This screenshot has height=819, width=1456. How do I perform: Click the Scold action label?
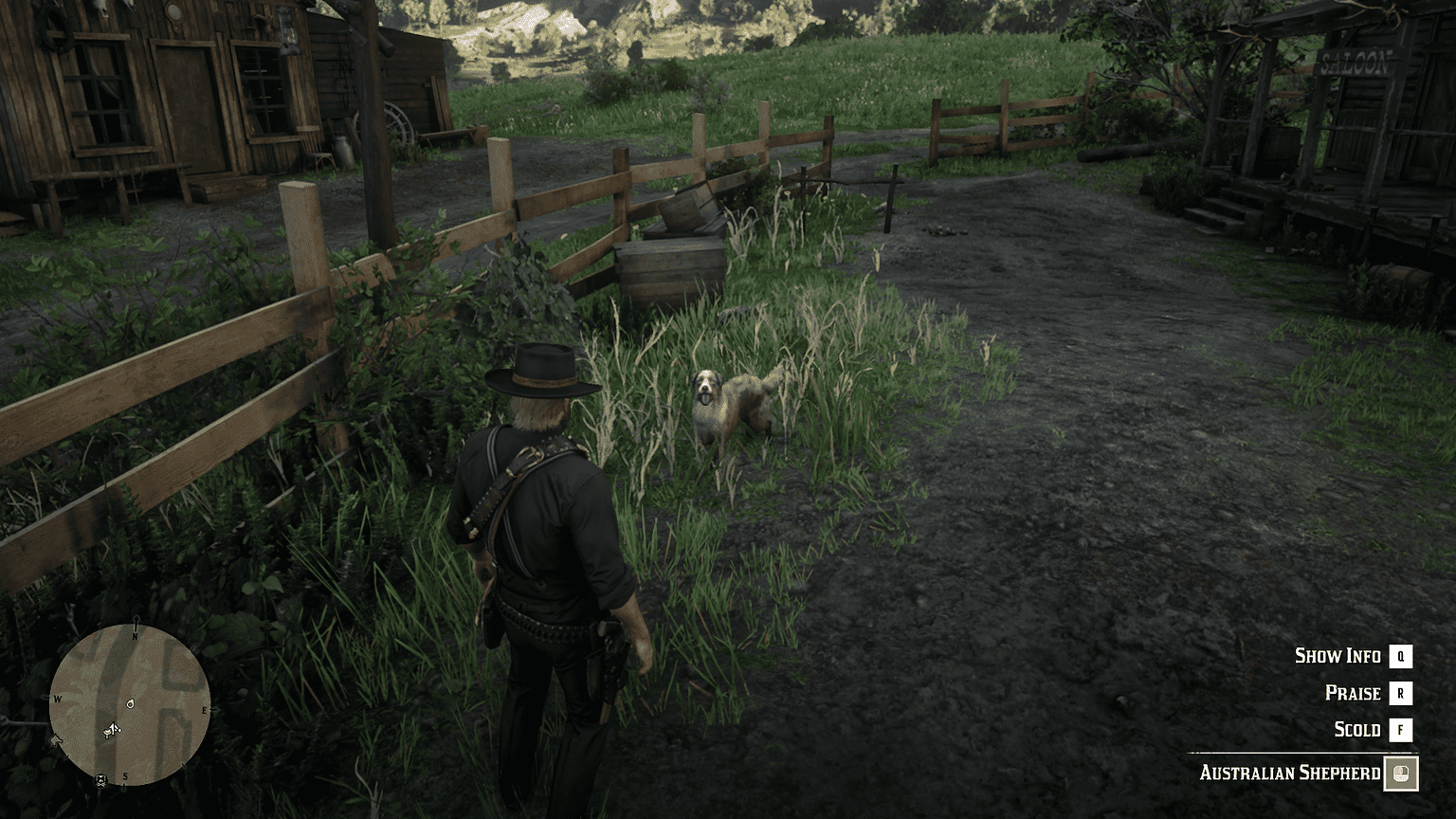coord(1356,730)
